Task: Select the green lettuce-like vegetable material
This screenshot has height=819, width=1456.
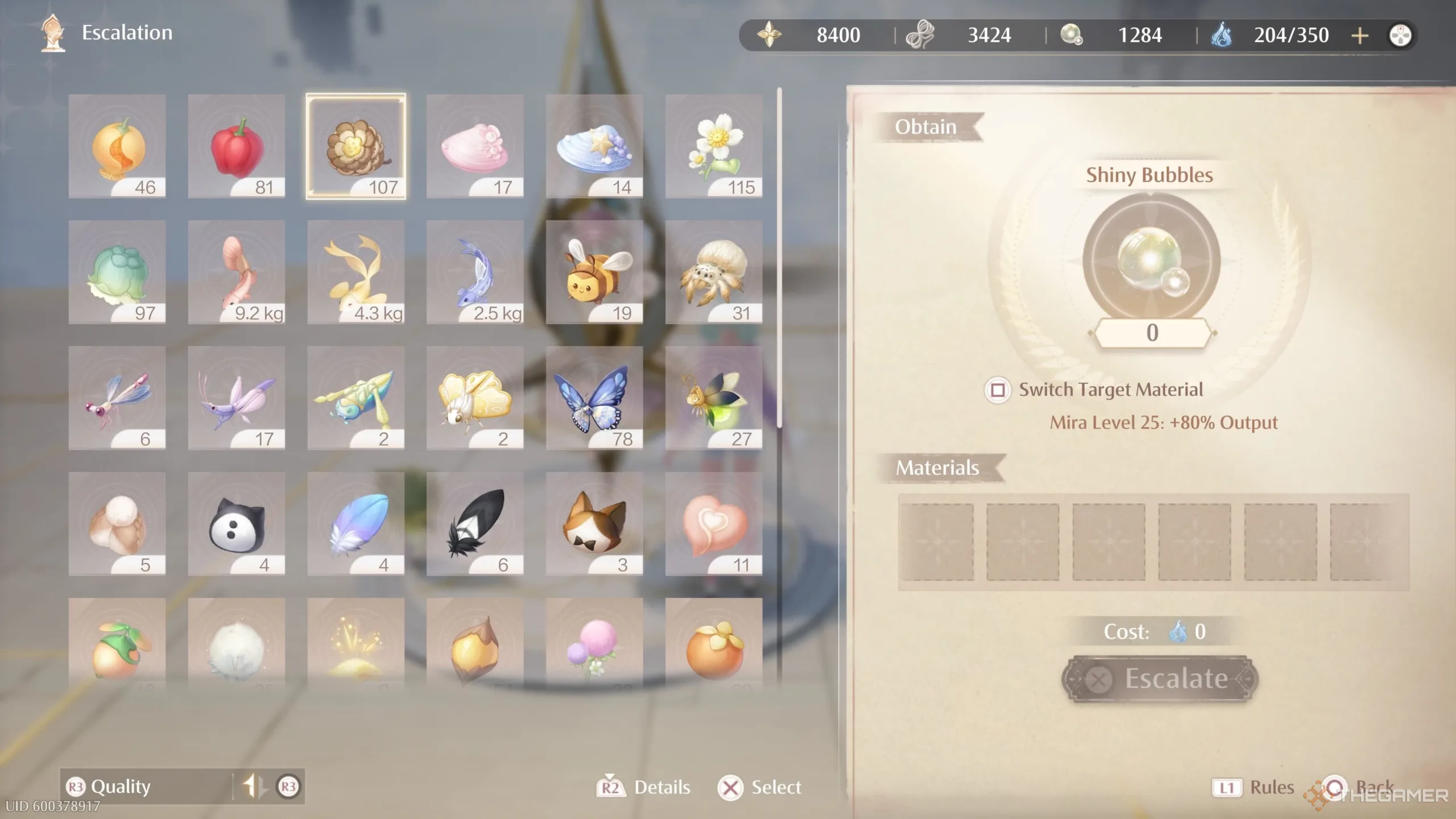Action: click(117, 272)
